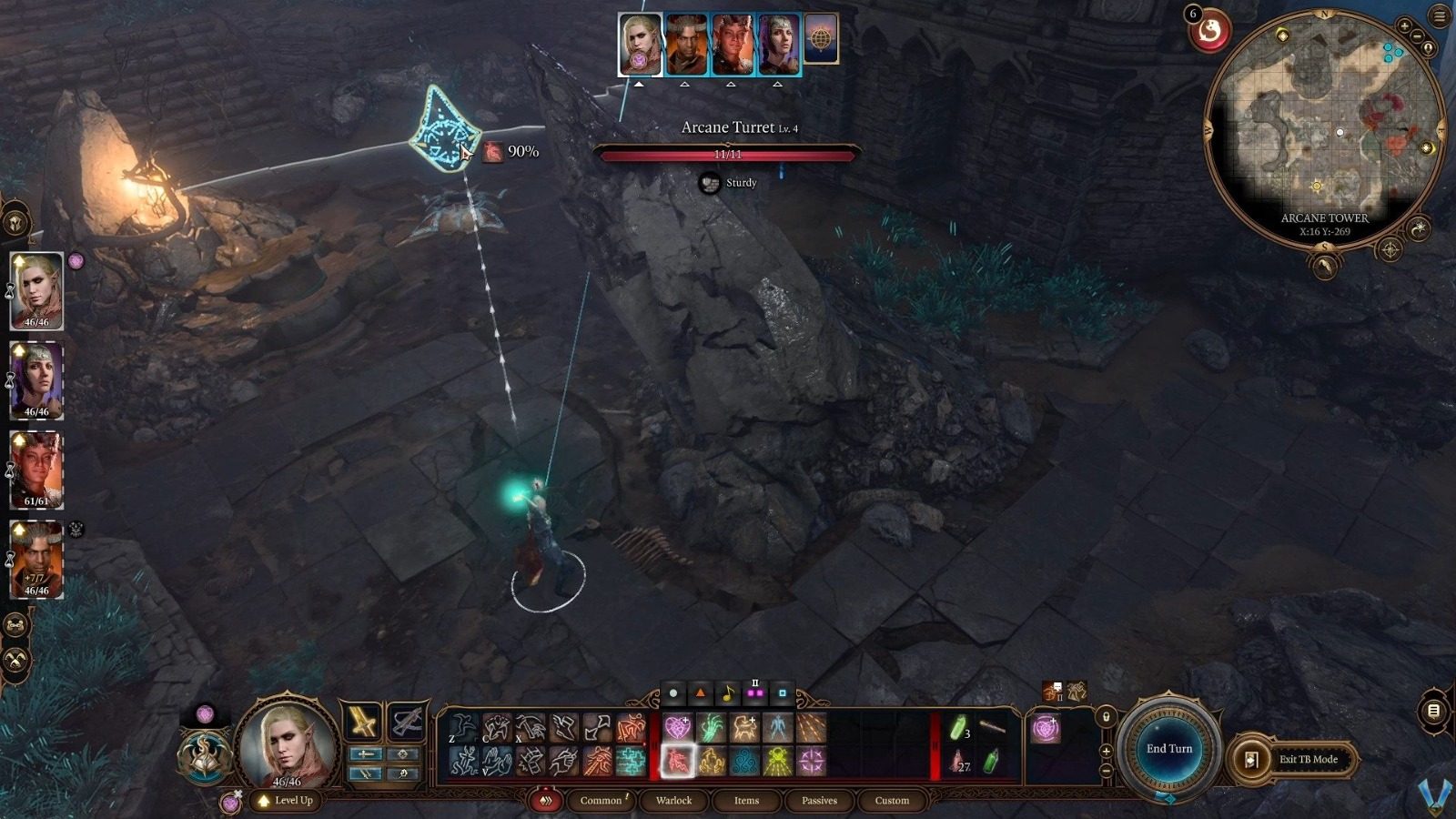Click the plus to add a hotbar row
Viewport: 1456px width, 819px height.
pyautogui.click(x=1106, y=752)
